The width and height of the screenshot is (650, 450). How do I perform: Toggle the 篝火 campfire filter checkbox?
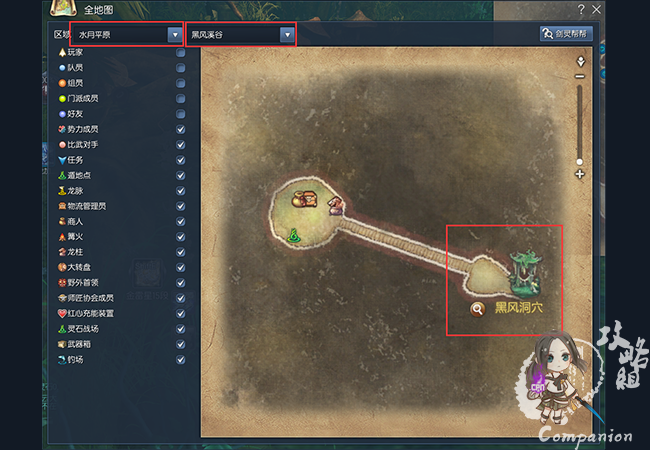click(180, 236)
